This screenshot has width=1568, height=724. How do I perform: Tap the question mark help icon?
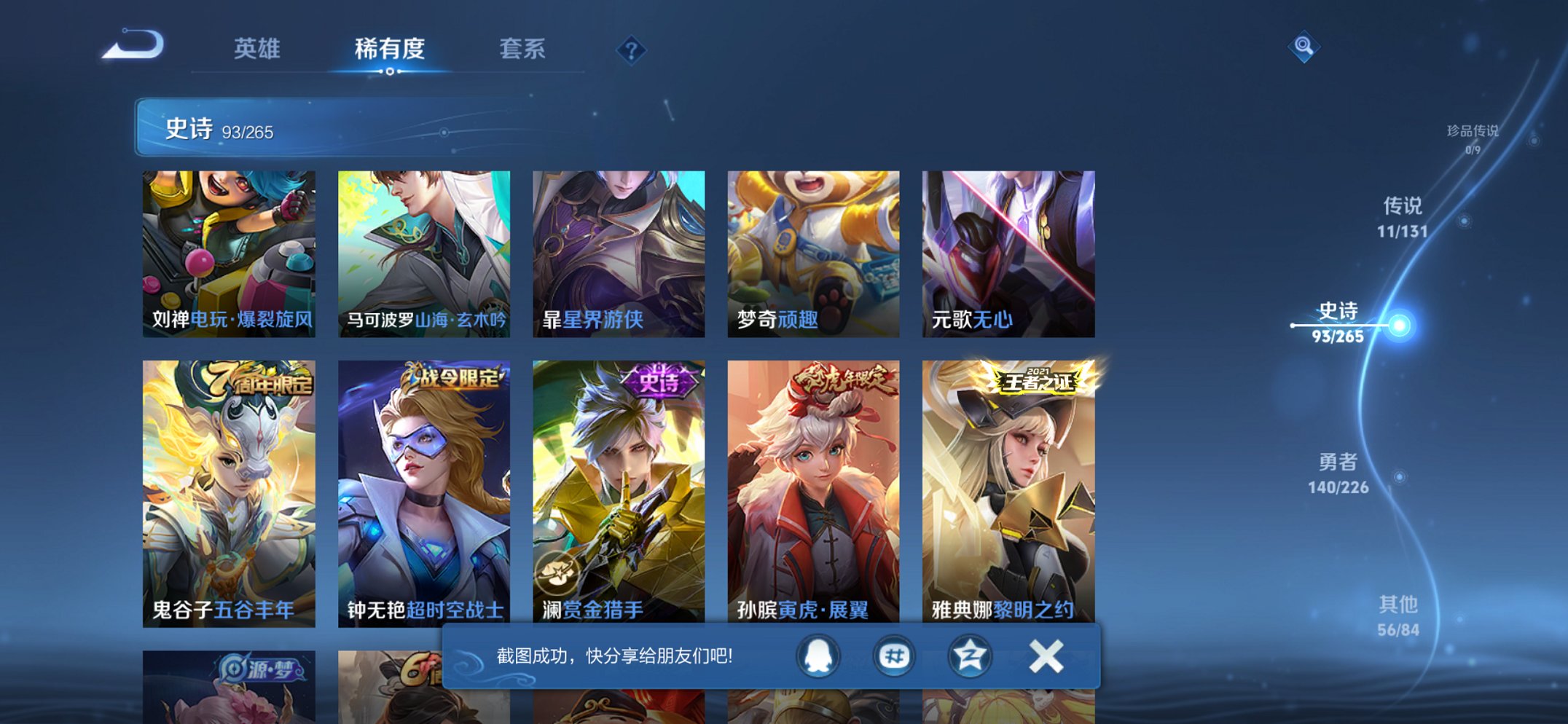click(x=632, y=50)
